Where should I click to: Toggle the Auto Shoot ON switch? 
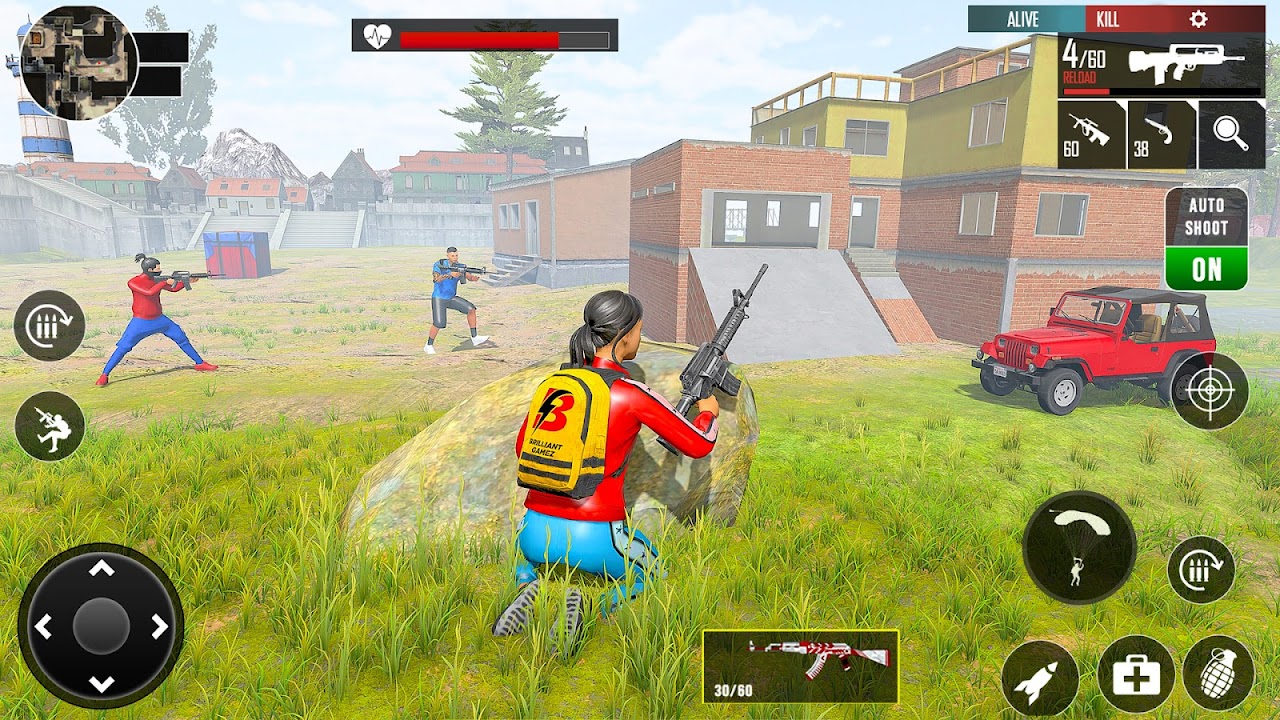(x=1206, y=268)
